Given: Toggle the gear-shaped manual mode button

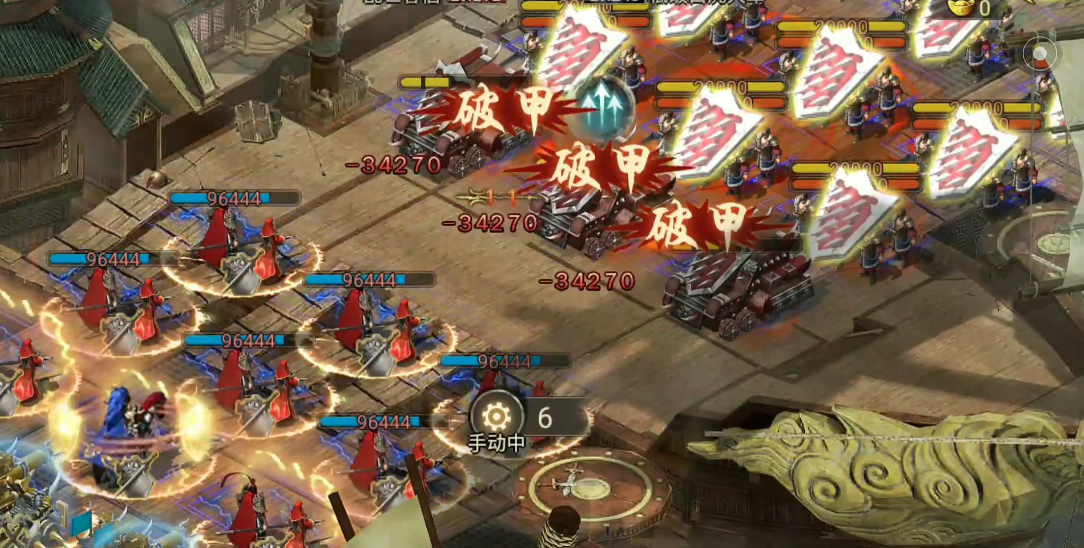Looking at the screenshot, I should pos(497,415).
